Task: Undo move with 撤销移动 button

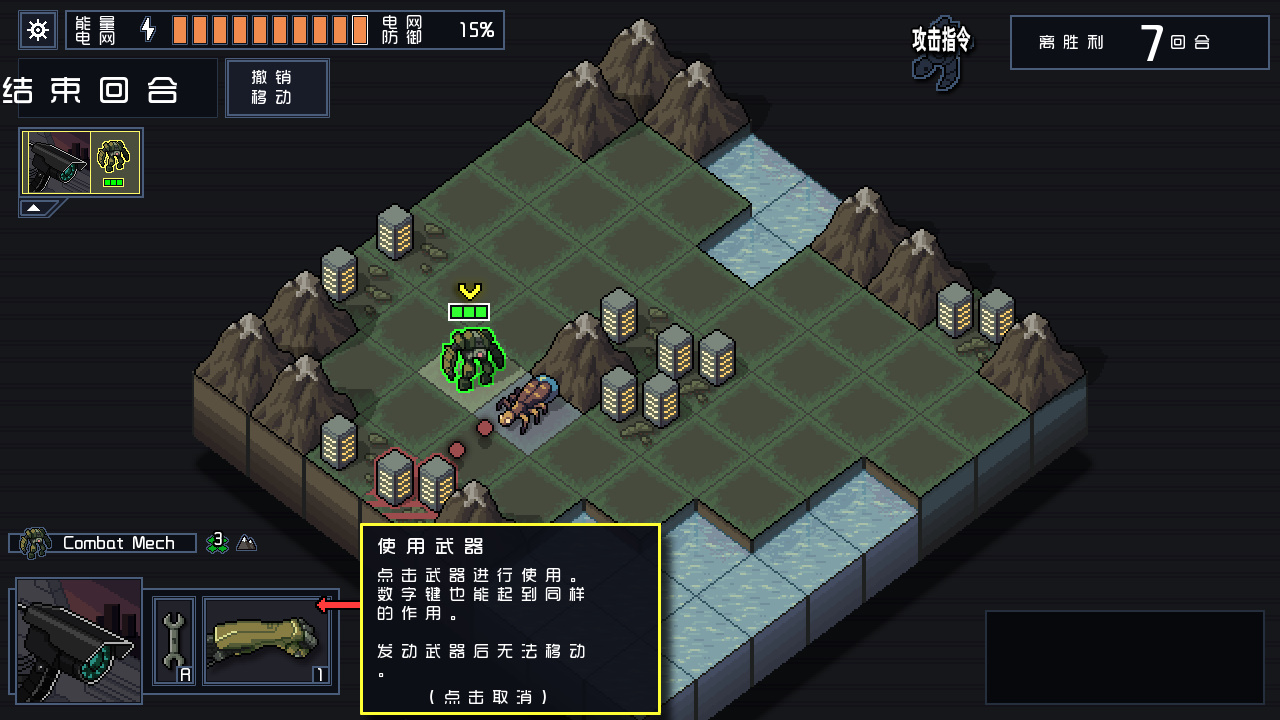Action: click(x=277, y=88)
